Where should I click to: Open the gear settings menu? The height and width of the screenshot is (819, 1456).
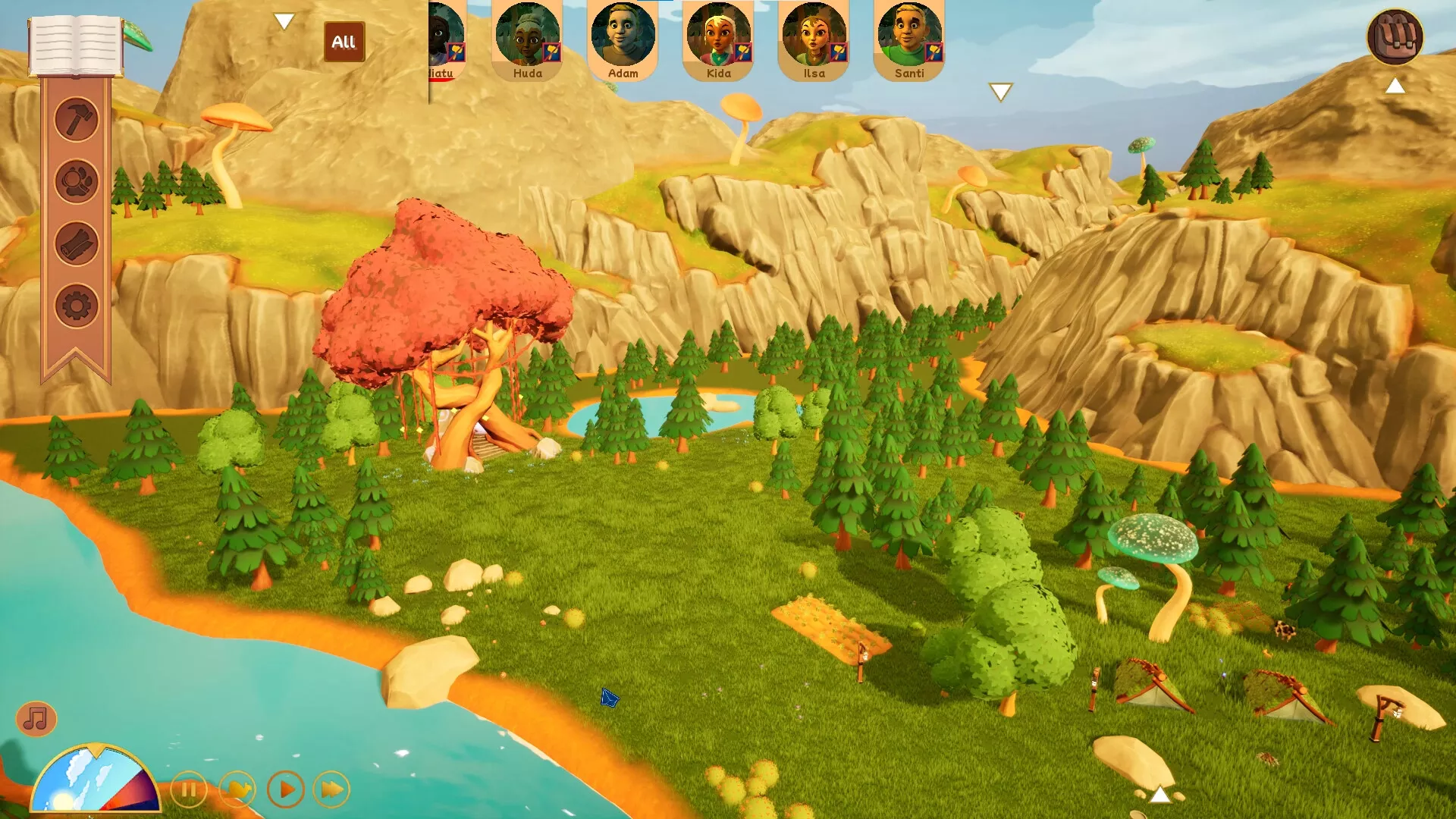pos(77,306)
